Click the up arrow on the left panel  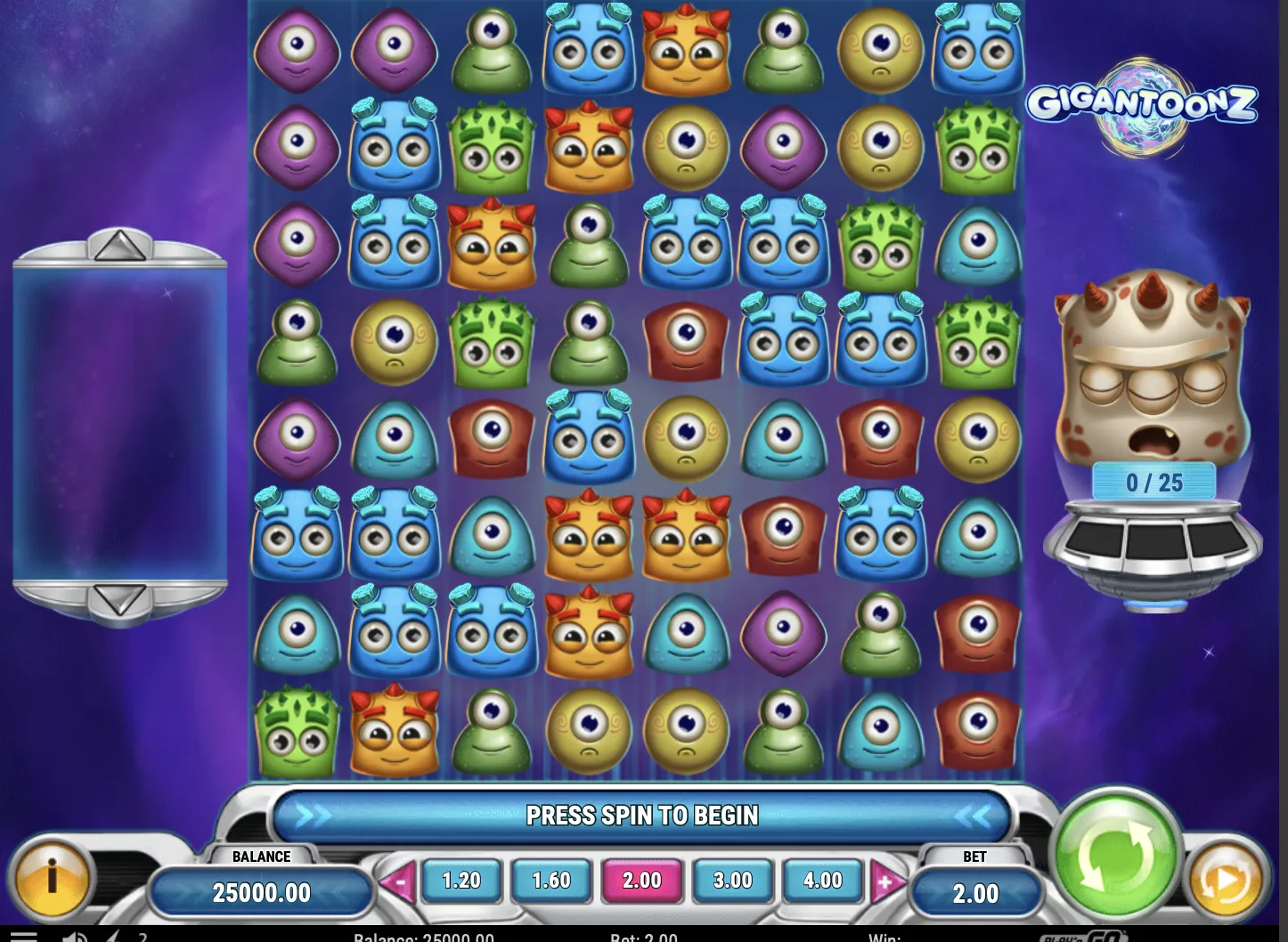(119, 246)
